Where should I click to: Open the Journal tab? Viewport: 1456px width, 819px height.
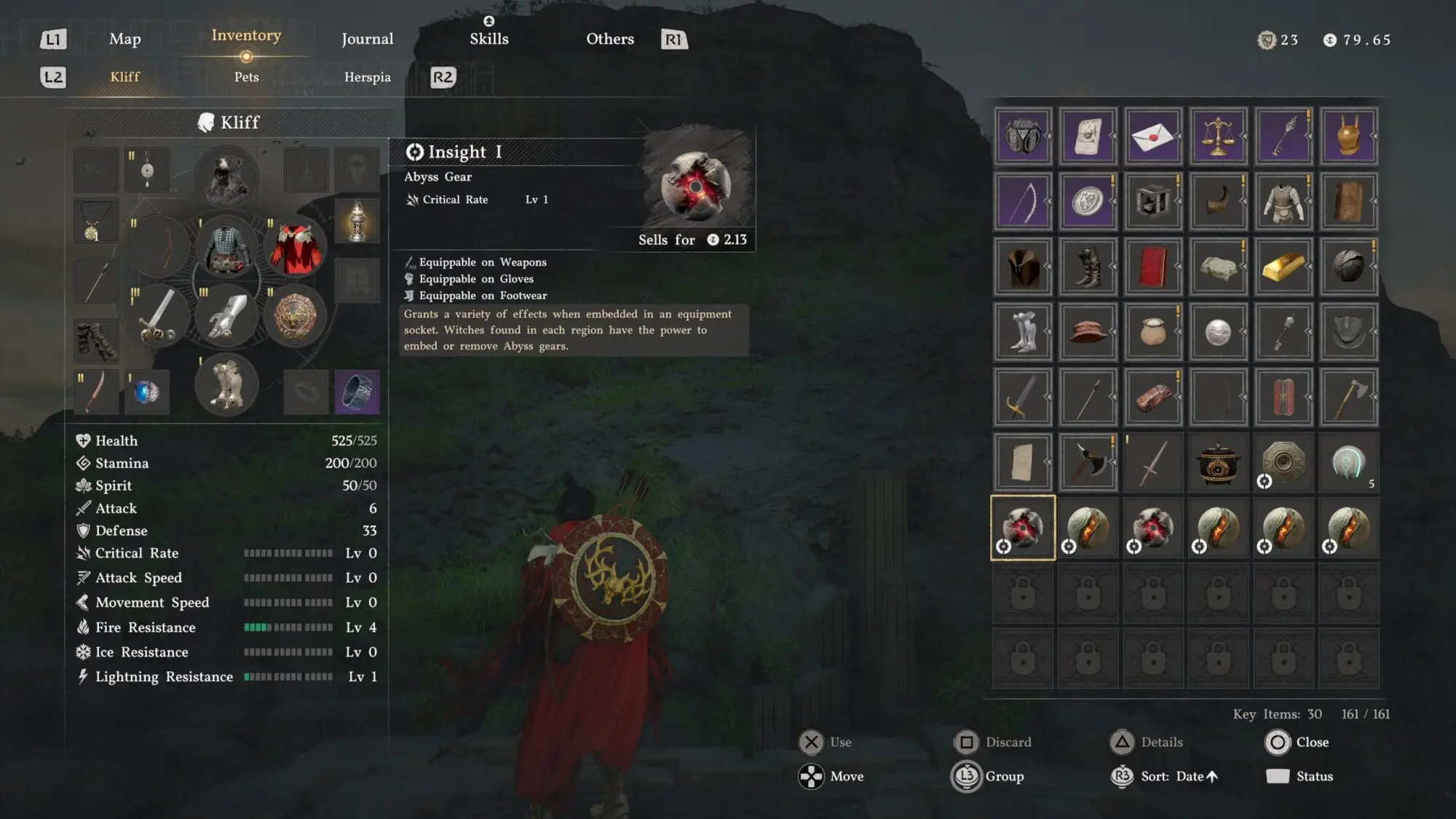(367, 39)
